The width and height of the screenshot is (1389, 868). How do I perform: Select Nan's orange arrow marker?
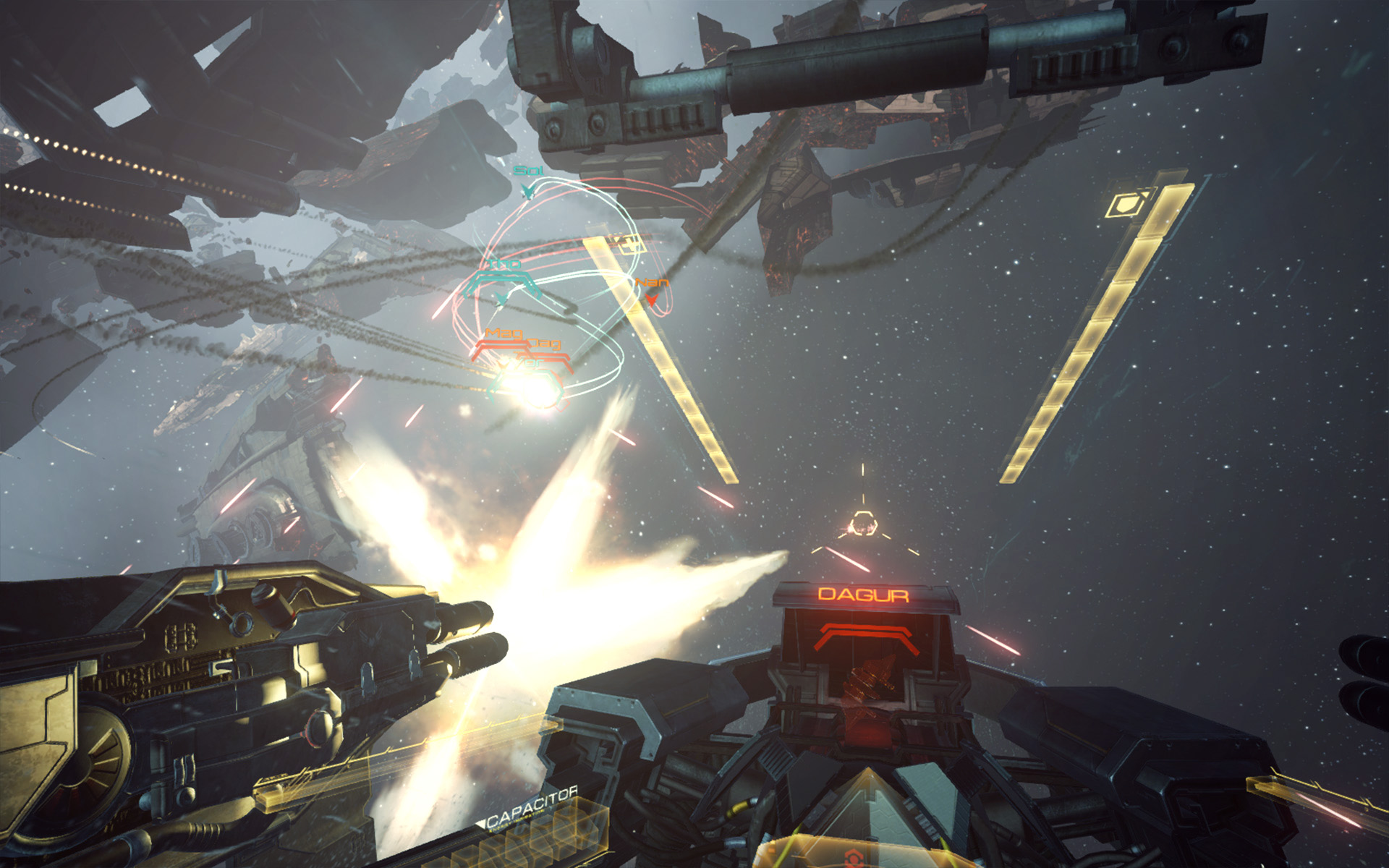tap(651, 299)
